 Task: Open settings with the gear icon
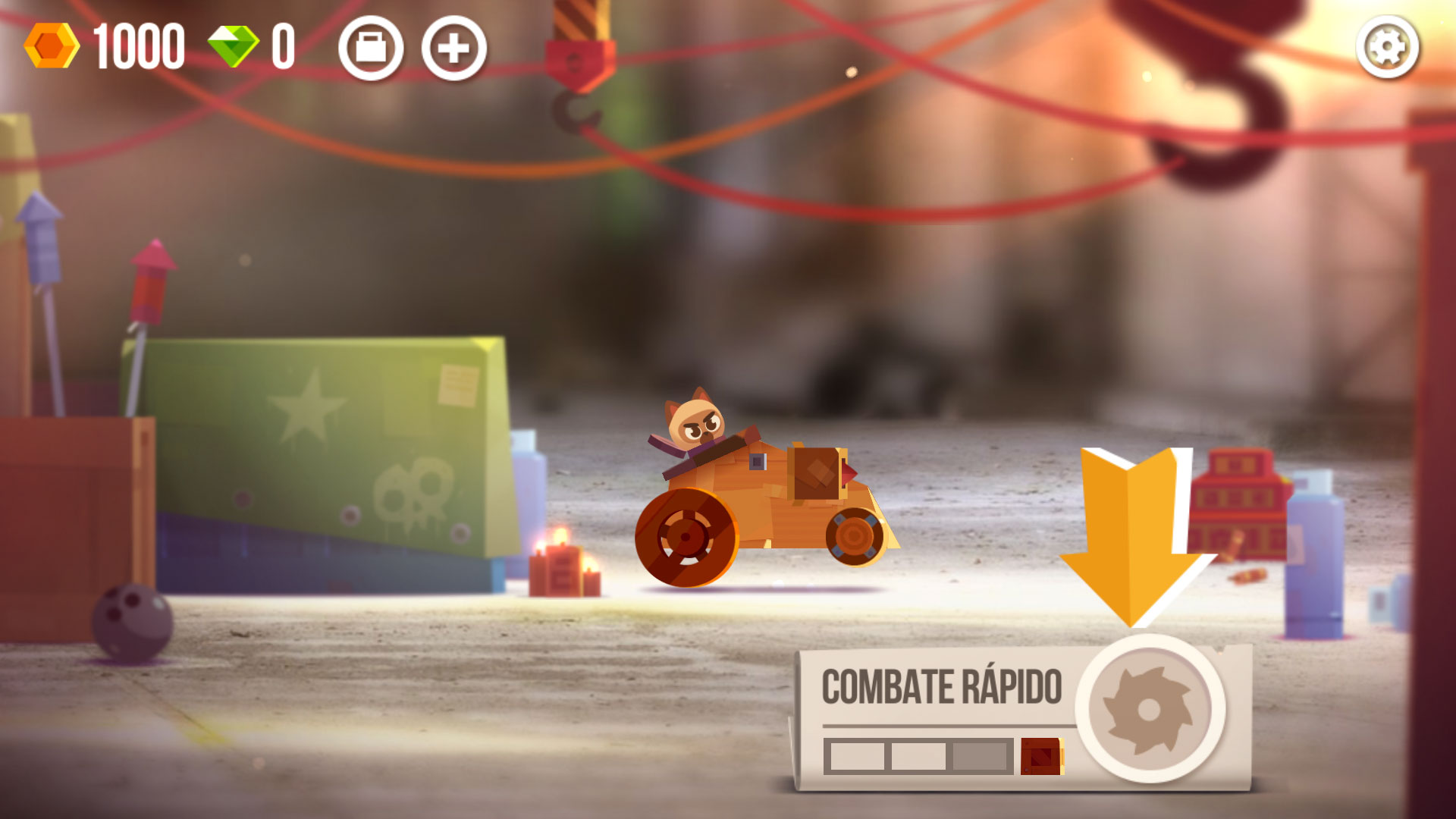pyautogui.click(x=1387, y=49)
